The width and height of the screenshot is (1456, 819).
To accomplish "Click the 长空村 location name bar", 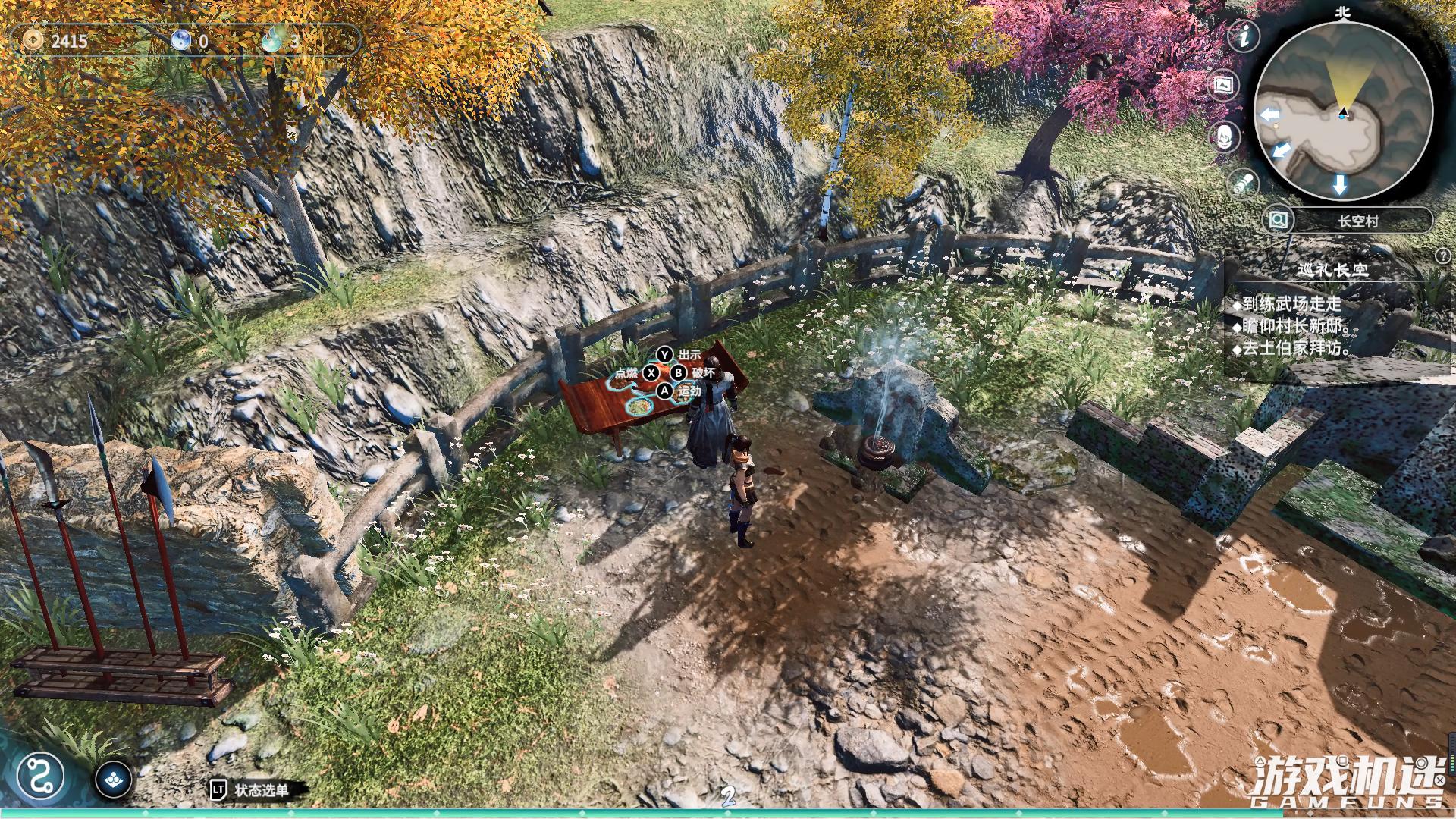I will pos(1357,221).
